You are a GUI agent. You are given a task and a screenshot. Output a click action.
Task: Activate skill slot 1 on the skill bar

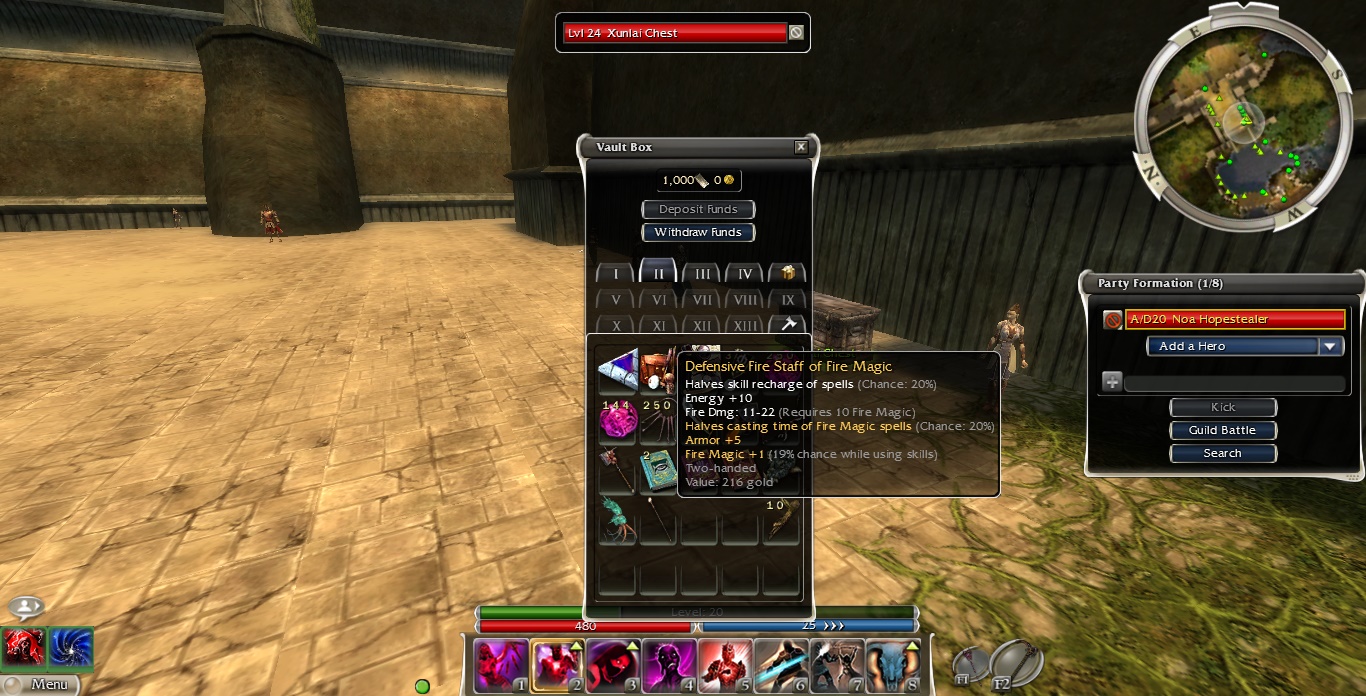(500, 666)
